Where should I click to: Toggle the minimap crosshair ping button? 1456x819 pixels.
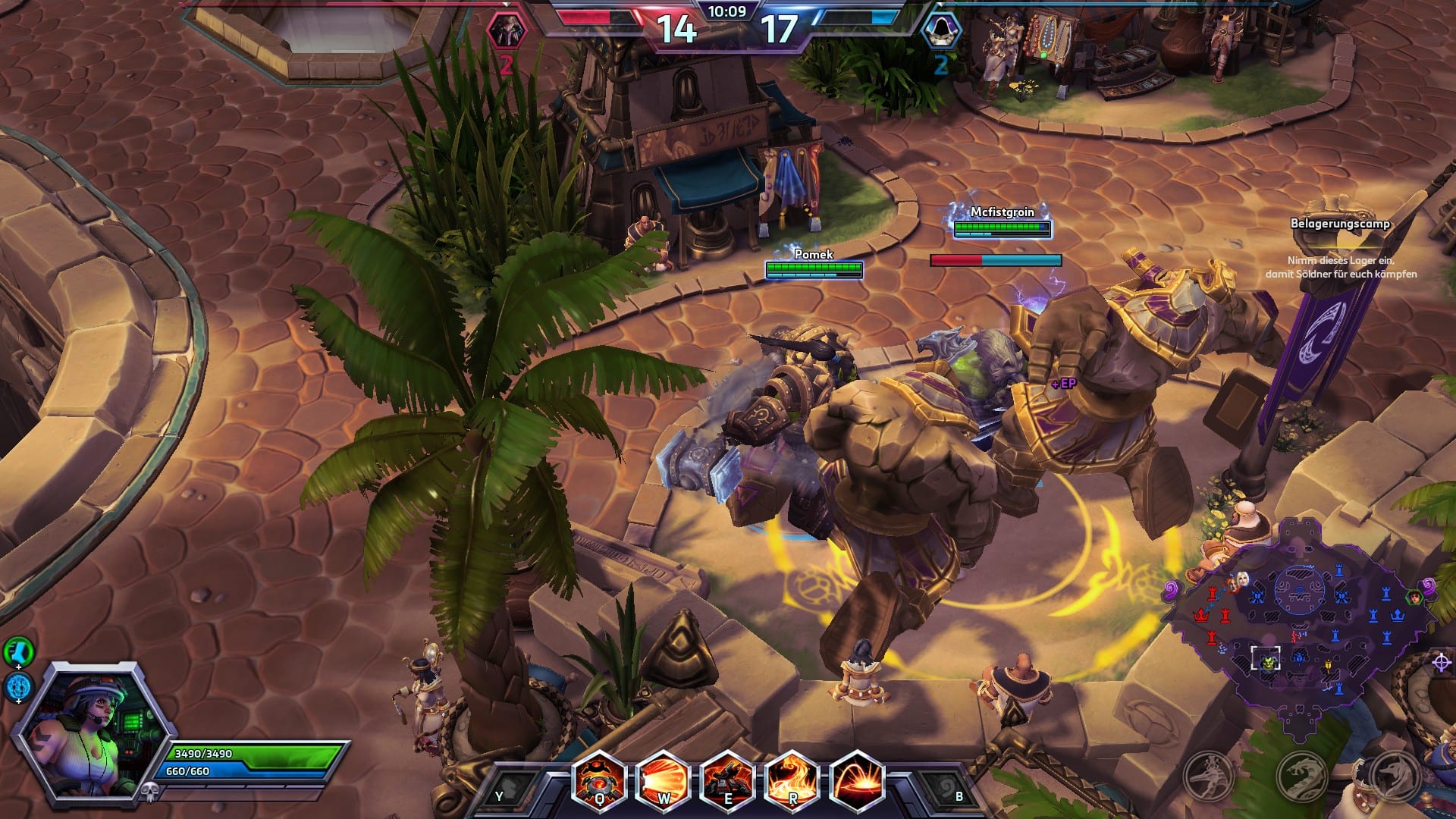pyautogui.click(x=1442, y=662)
